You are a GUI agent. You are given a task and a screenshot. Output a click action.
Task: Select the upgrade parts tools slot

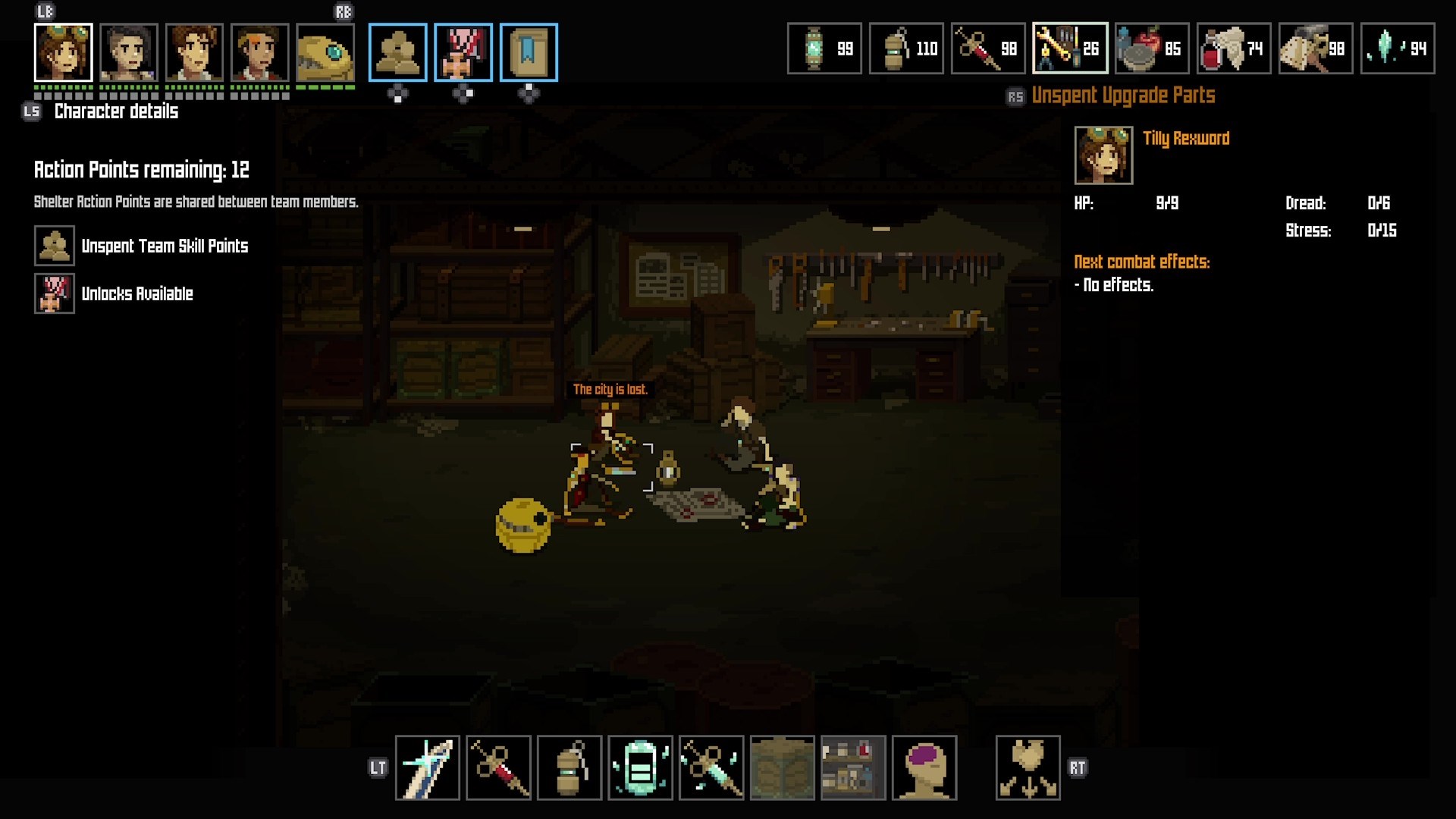click(1070, 49)
